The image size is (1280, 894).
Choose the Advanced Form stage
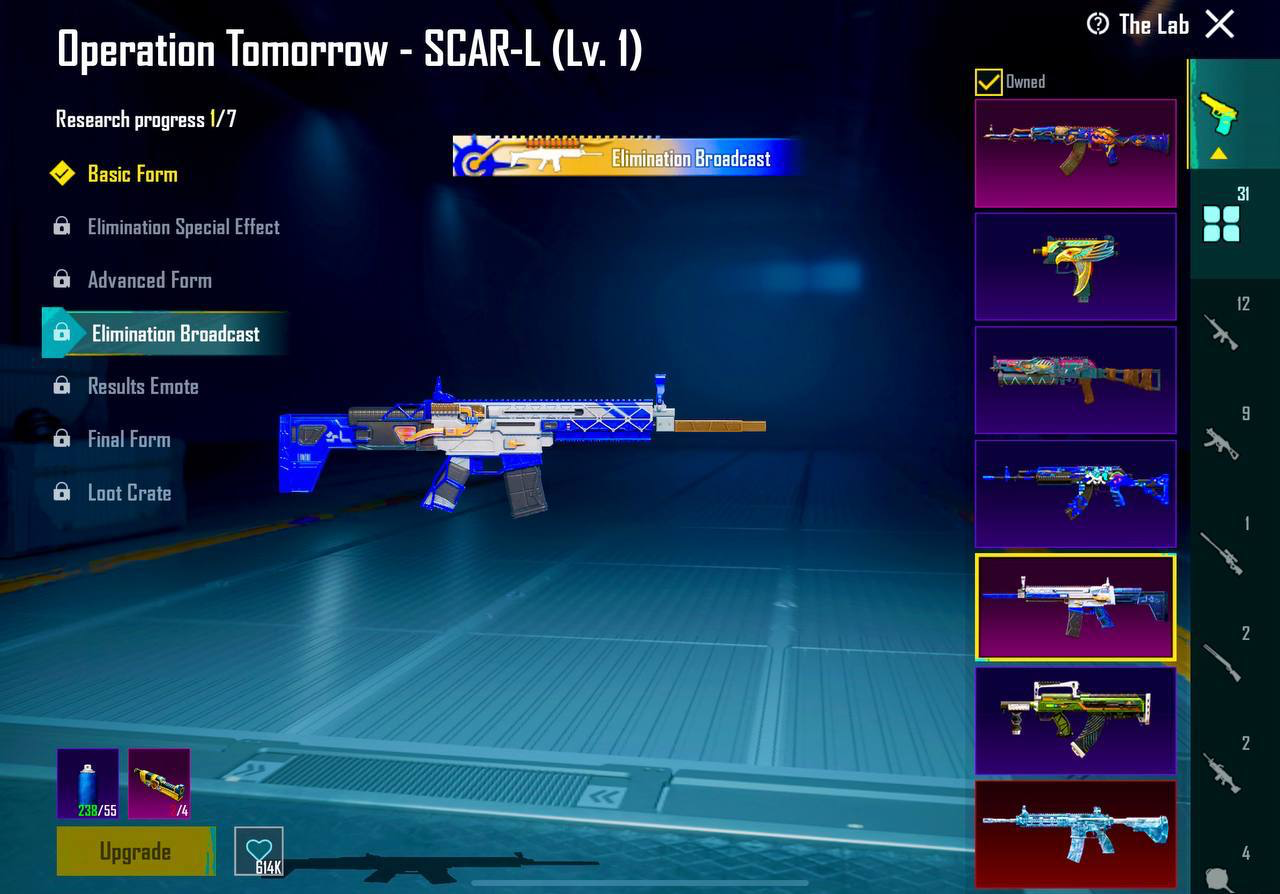click(x=149, y=280)
